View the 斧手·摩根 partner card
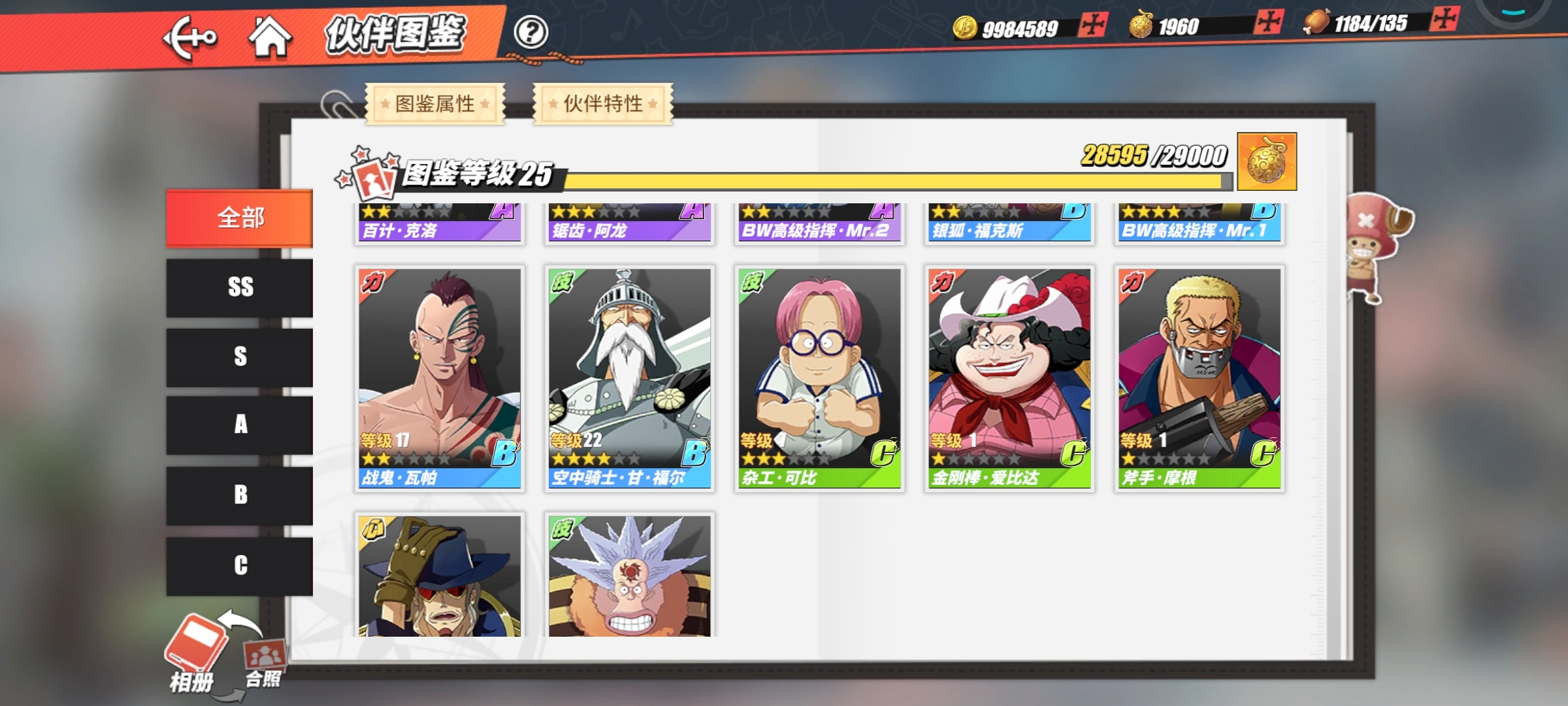The height and width of the screenshot is (706, 1568). 1200,378
